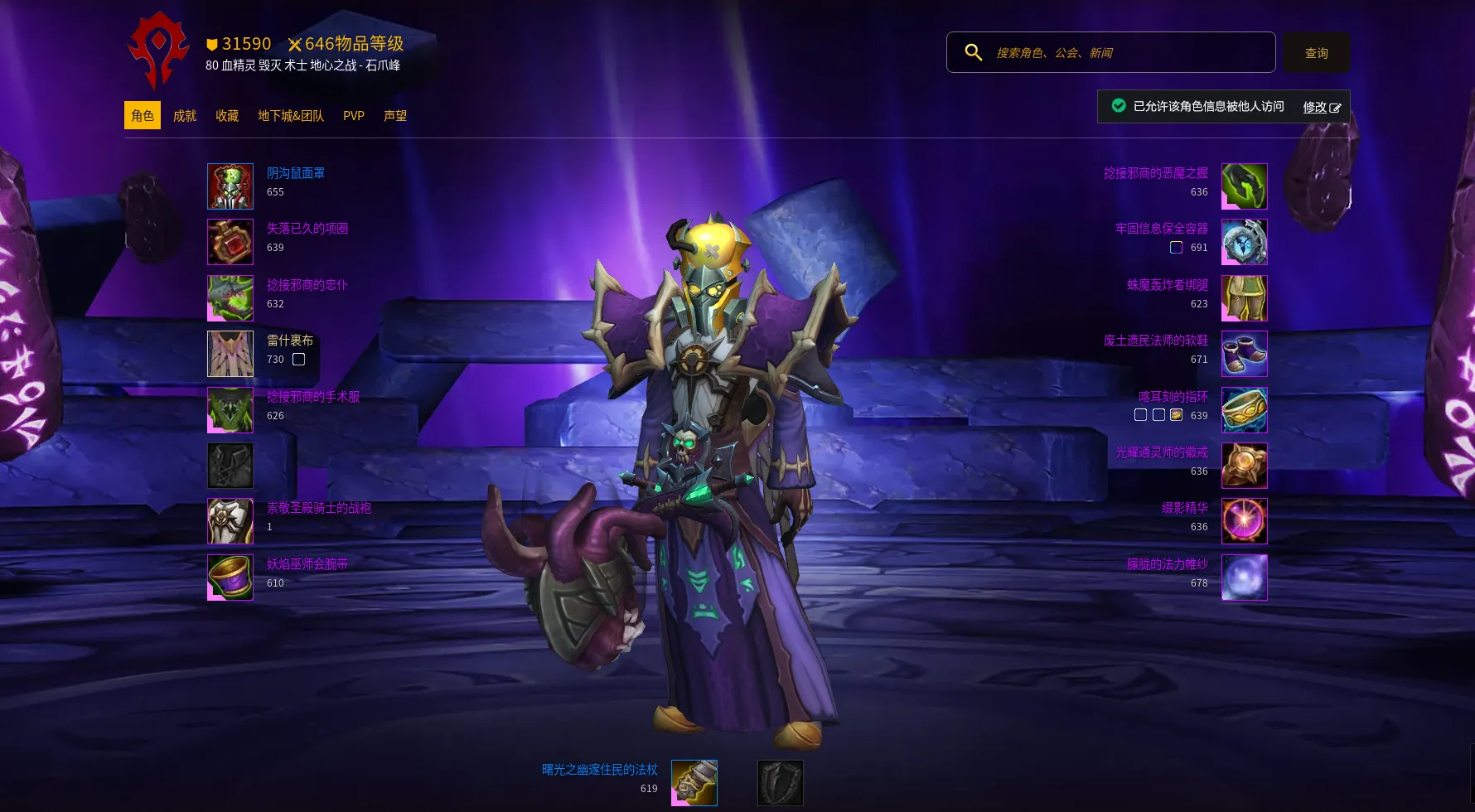Show the 声望 tab
1475x812 pixels.
point(395,116)
